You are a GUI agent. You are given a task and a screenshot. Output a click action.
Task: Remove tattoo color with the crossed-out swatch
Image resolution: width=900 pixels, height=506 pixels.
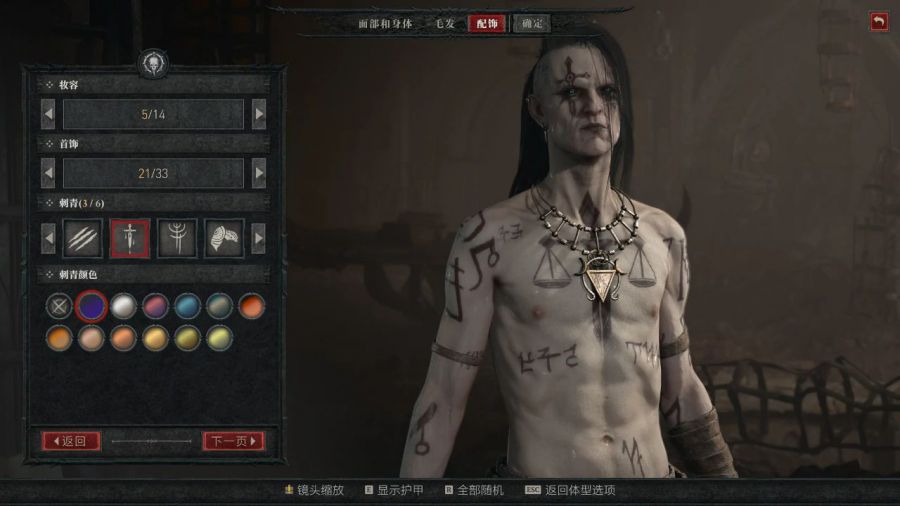[x=59, y=306]
